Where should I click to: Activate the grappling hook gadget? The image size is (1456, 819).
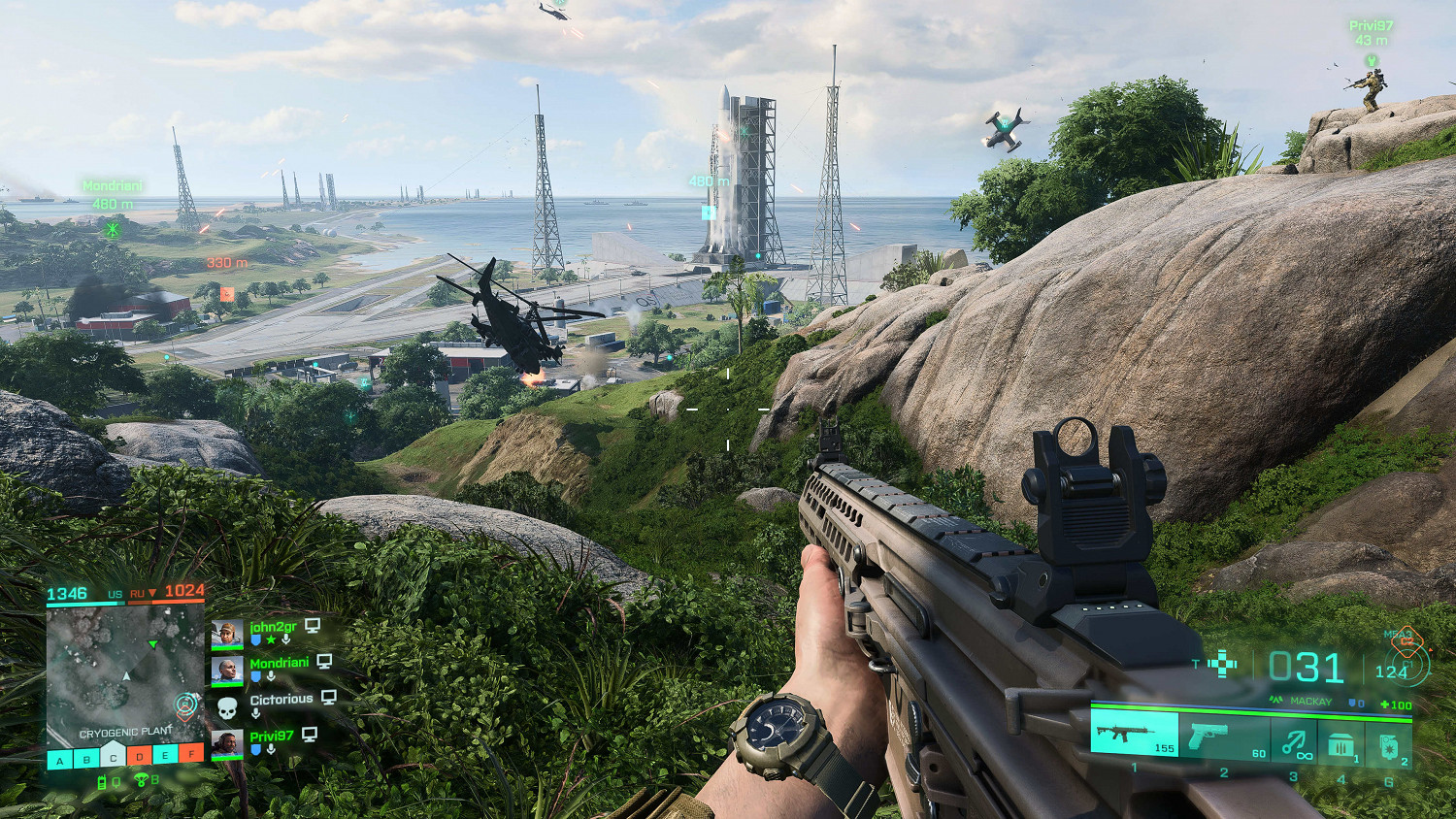(1293, 742)
